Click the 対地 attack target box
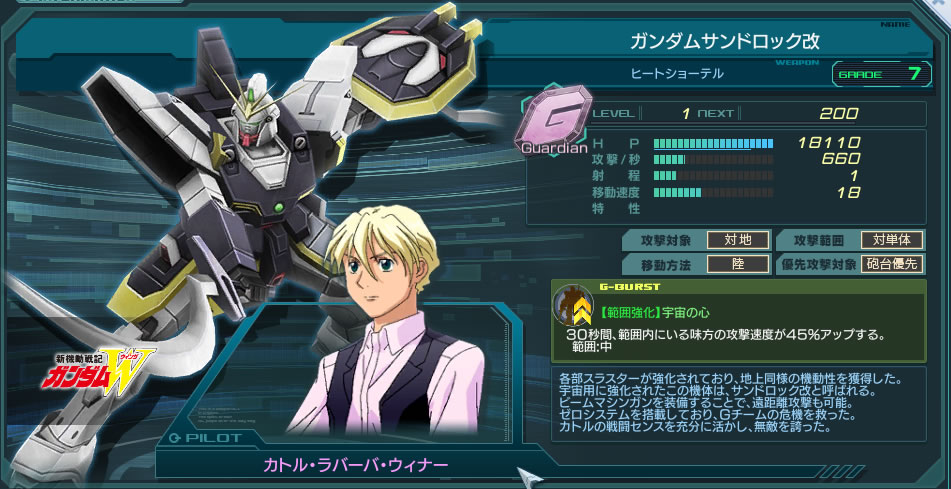The height and width of the screenshot is (489, 951). tap(738, 240)
